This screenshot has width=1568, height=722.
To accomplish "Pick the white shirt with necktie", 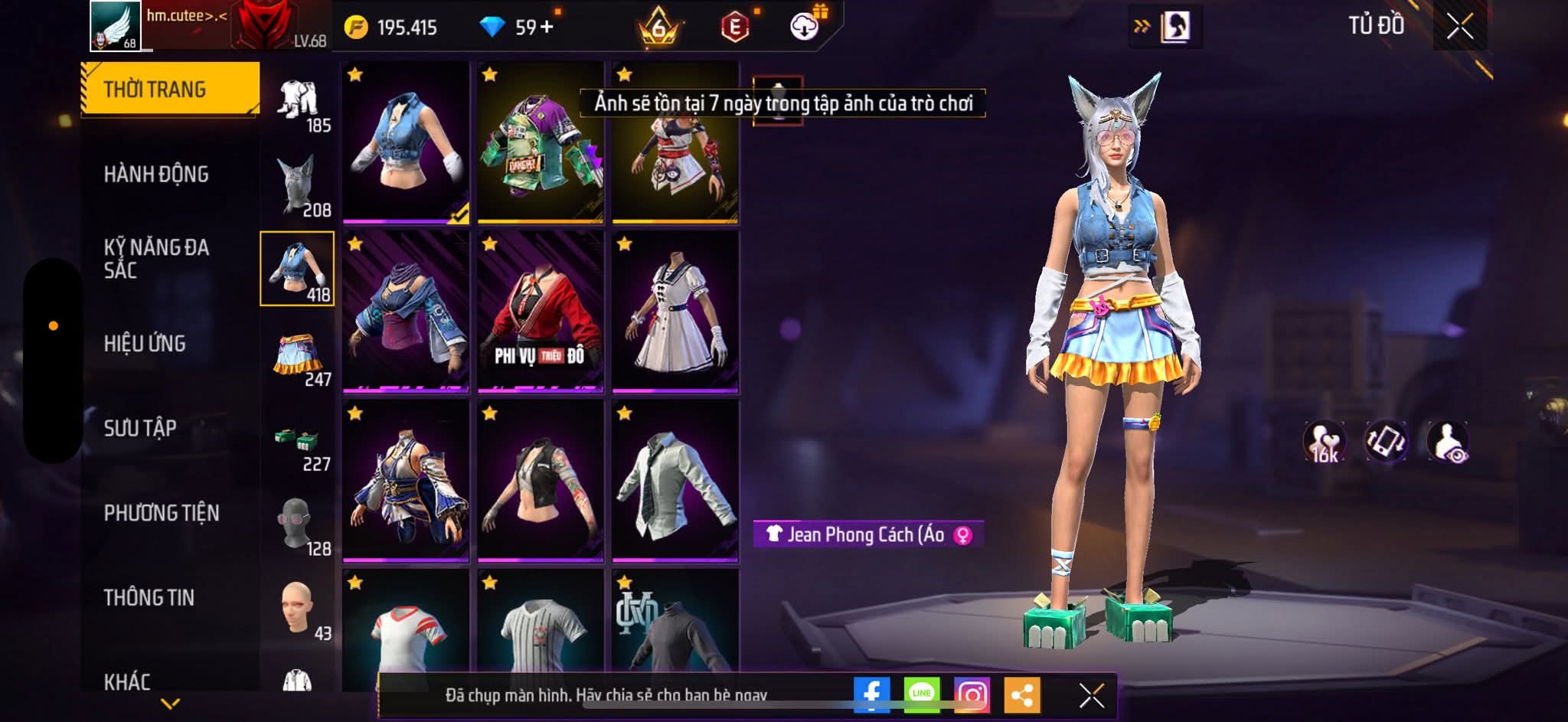I will 675,481.
